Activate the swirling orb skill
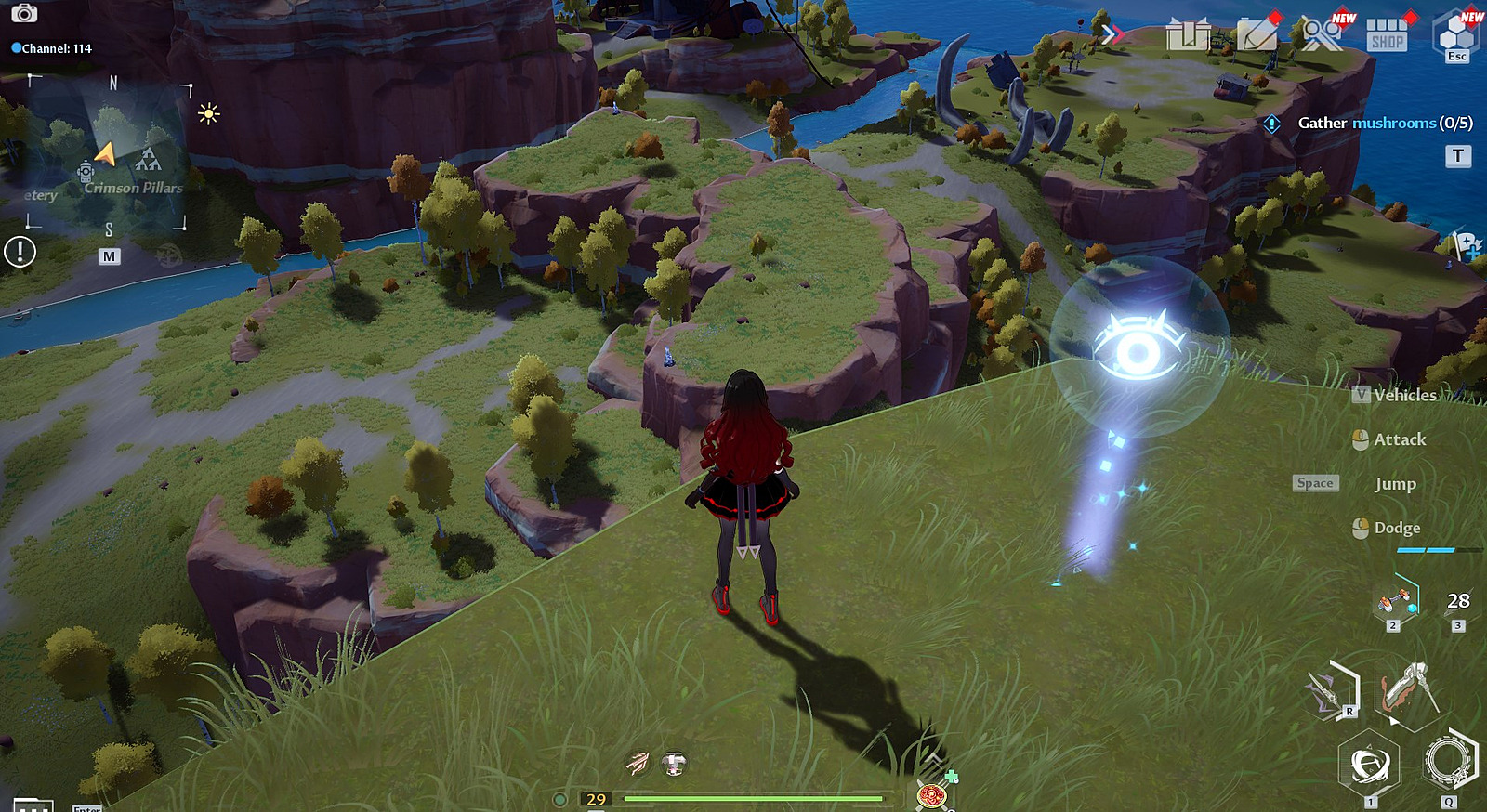 [1369, 765]
